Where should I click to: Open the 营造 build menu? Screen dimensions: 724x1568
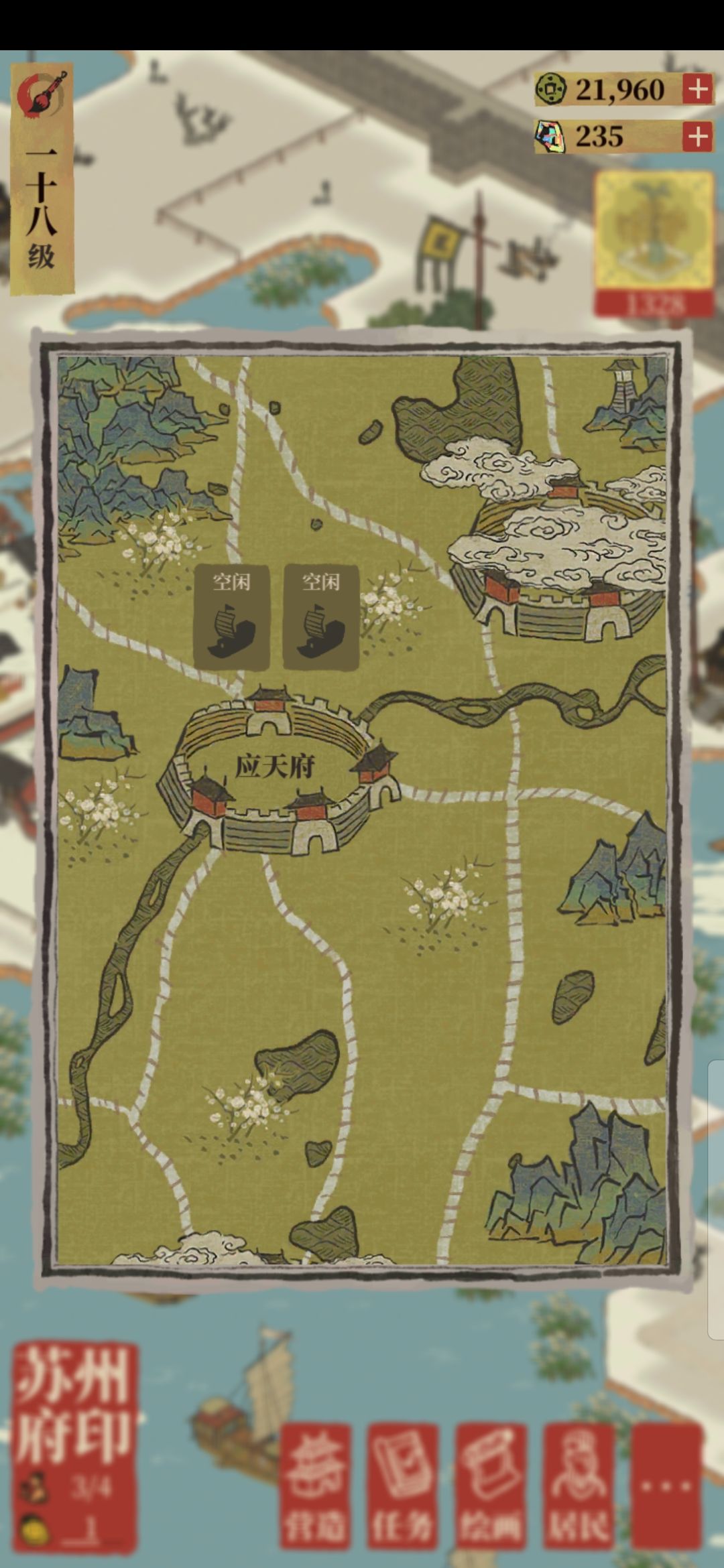[x=315, y=1485]
